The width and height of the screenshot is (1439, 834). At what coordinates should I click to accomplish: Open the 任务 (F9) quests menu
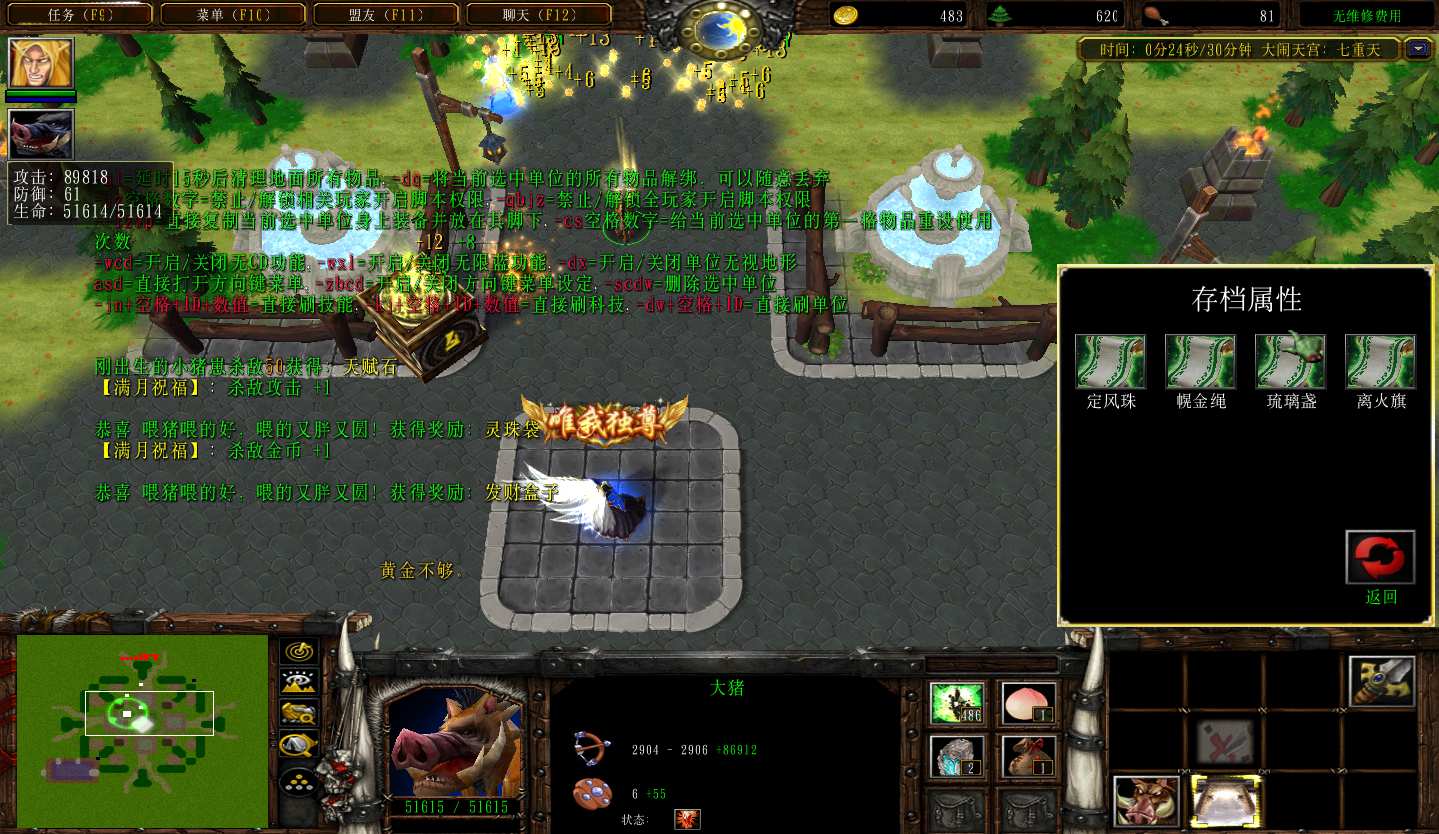85,15
